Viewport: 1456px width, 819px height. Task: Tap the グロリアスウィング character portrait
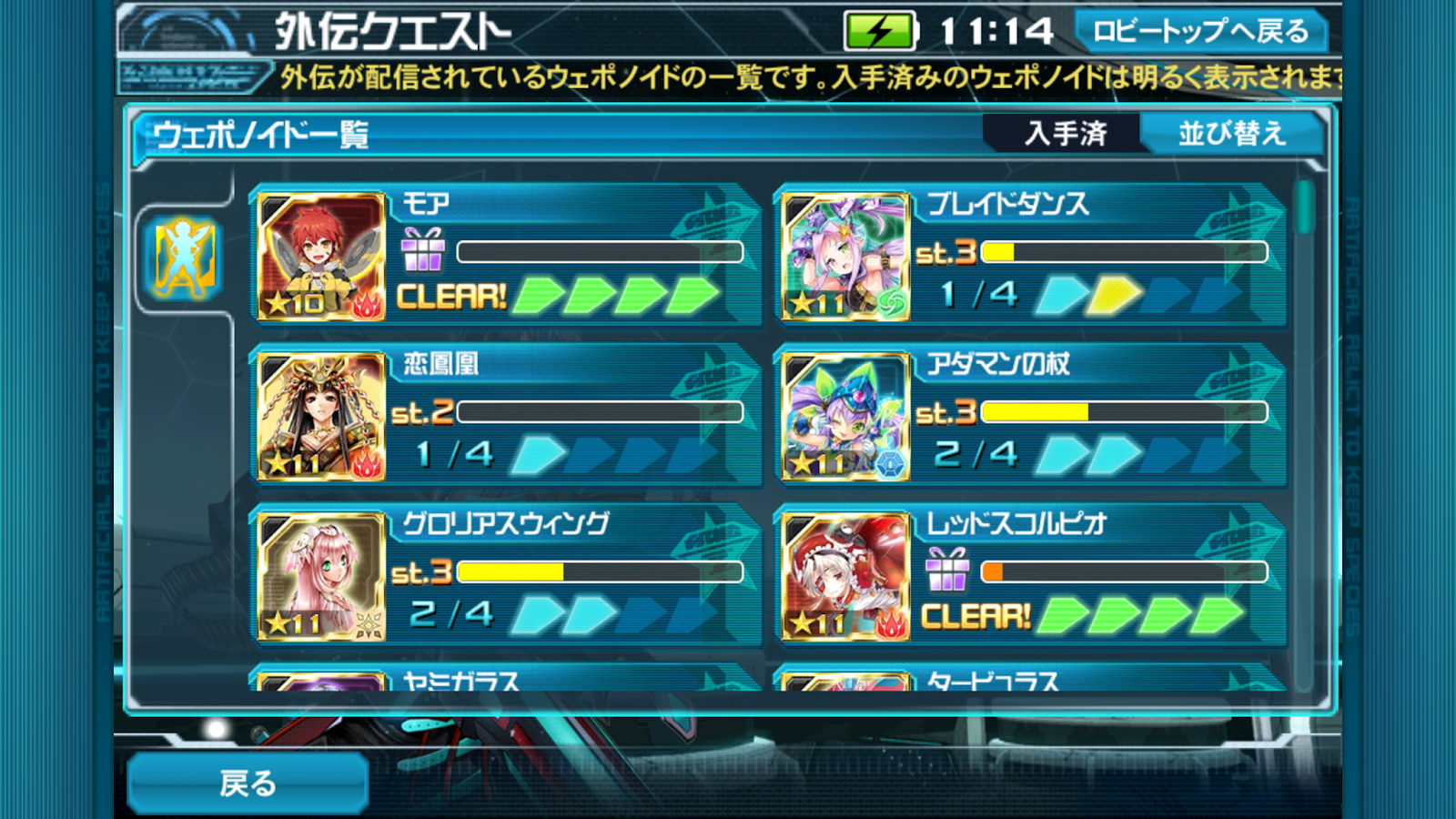(x=320, y=575)
